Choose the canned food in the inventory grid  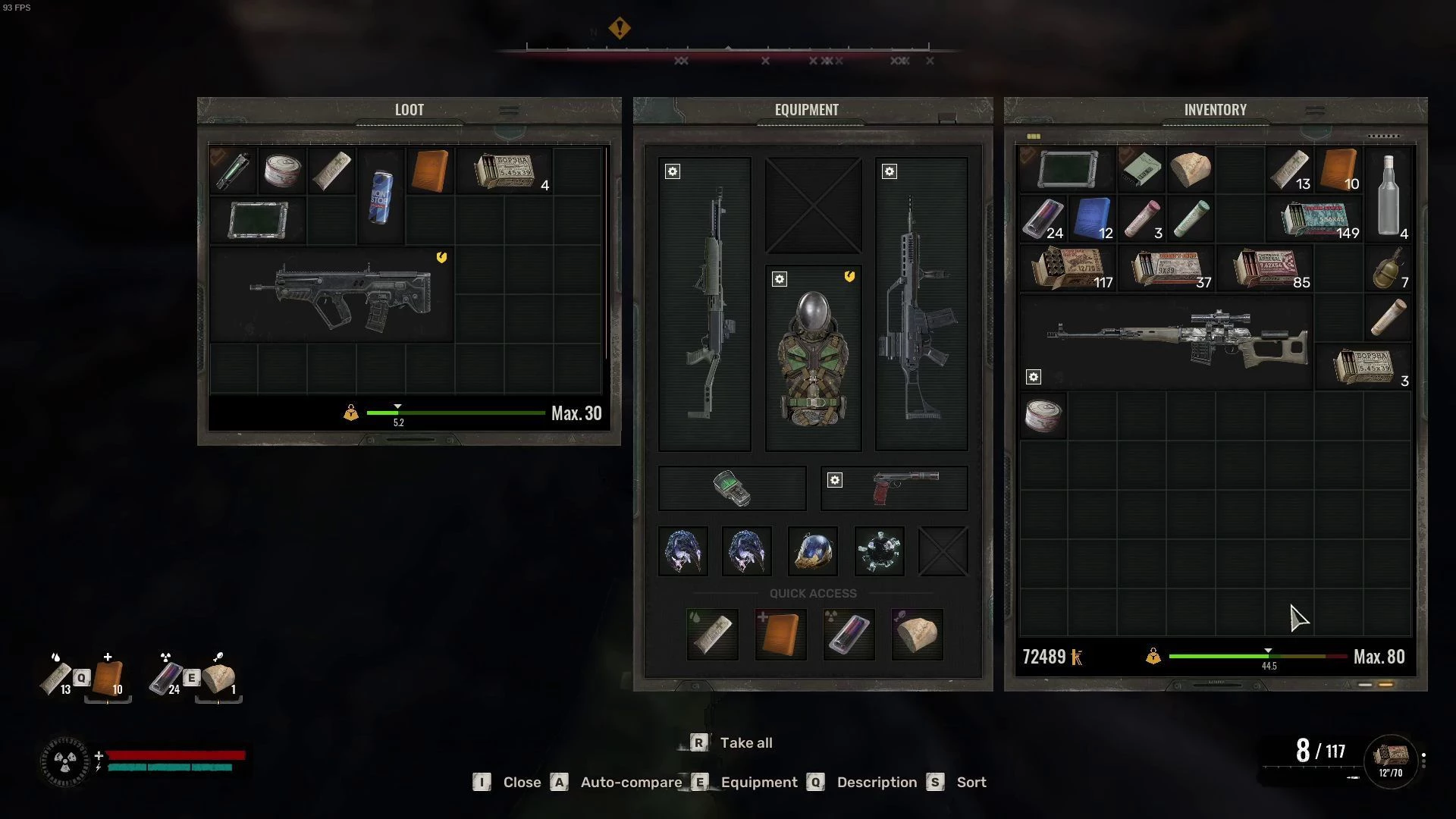click(1043, 416)
